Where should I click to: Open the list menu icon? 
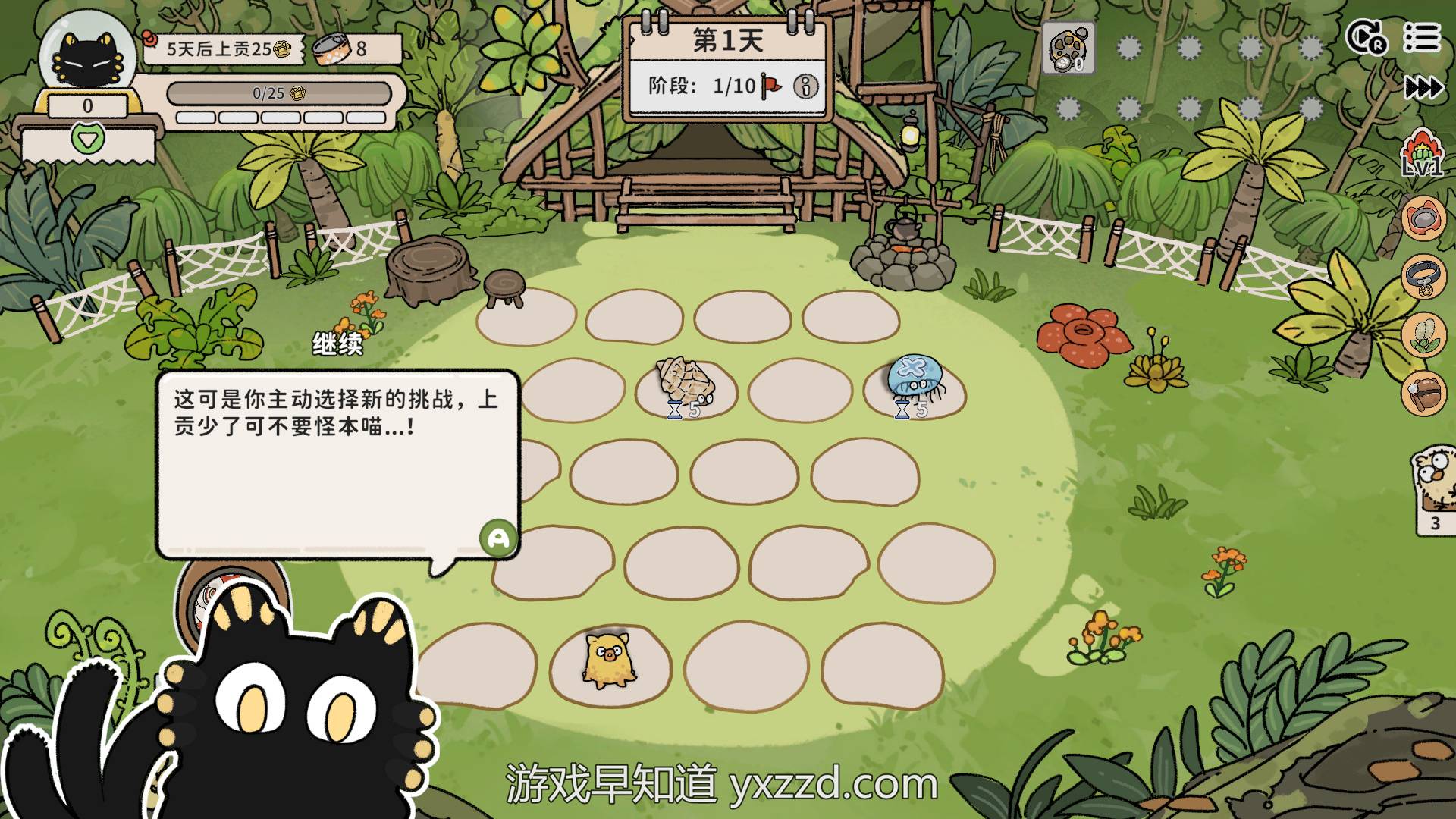1421,37
